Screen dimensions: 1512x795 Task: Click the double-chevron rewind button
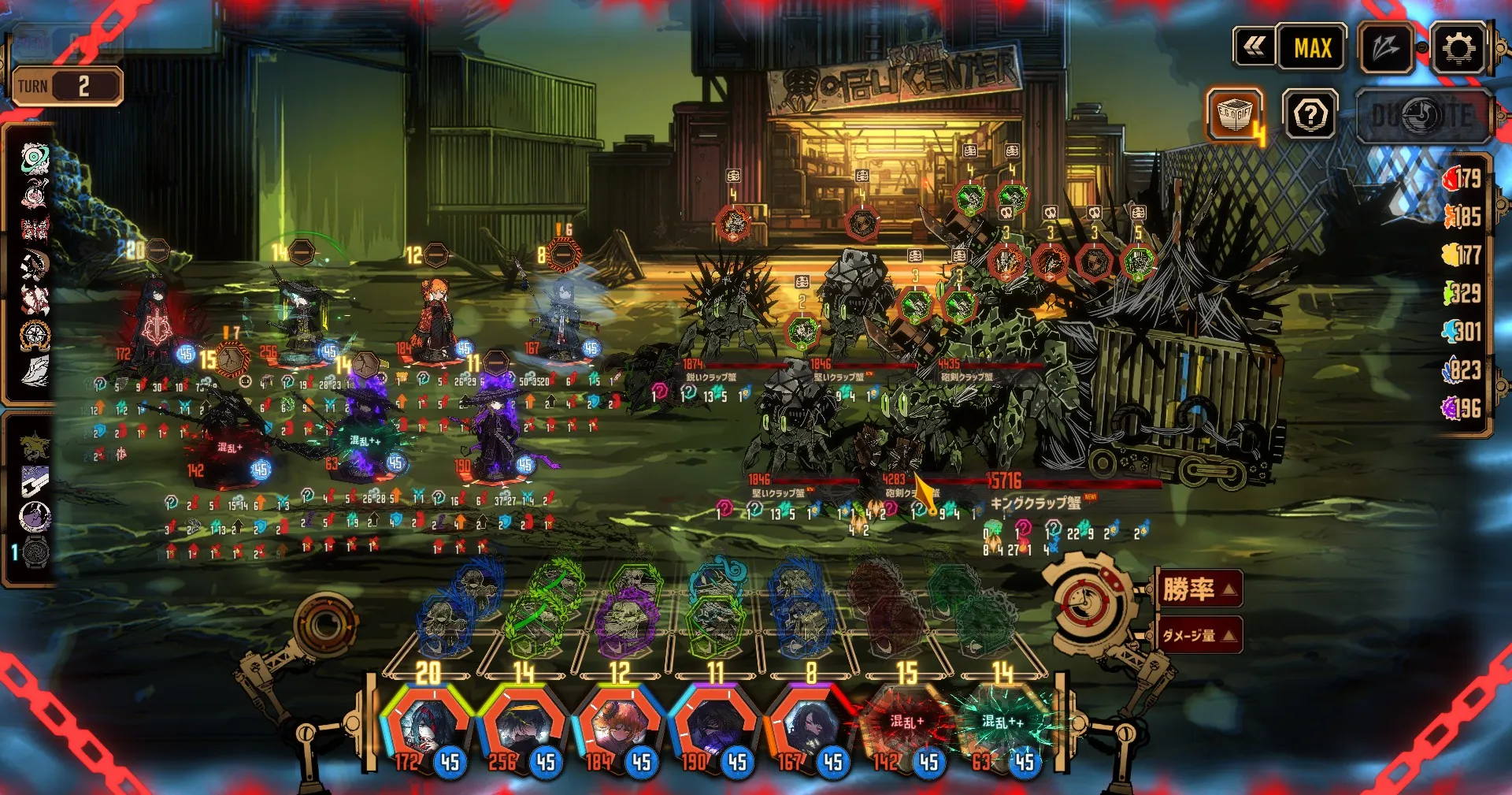pyautogui.click(x=1254, y=48)
